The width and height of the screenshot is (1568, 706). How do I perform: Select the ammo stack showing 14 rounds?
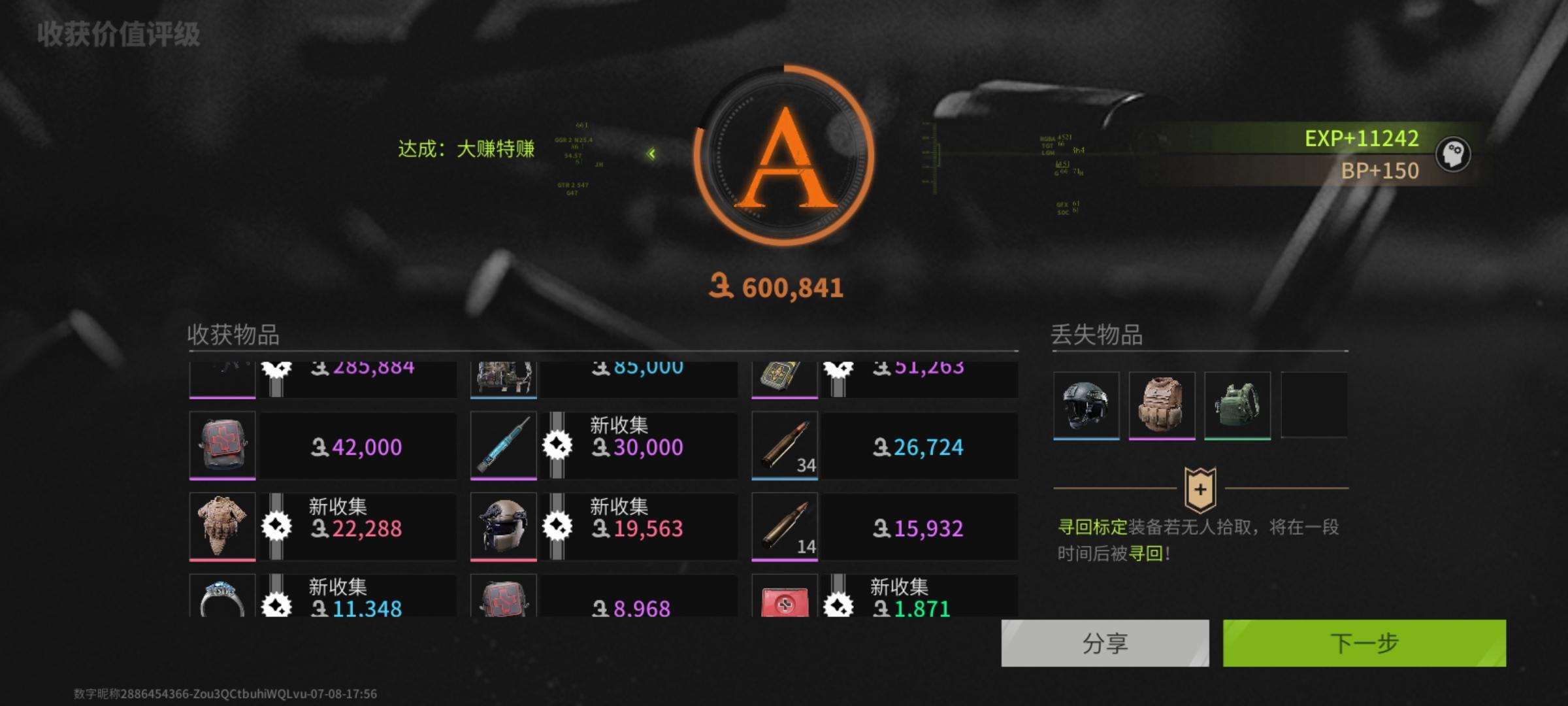tap(784, 526)
